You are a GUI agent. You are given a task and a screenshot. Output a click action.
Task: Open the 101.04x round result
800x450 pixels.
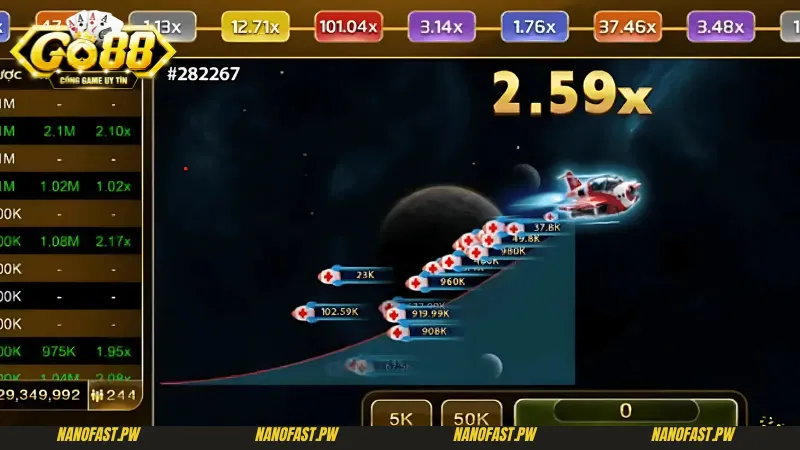click(348, 27)
